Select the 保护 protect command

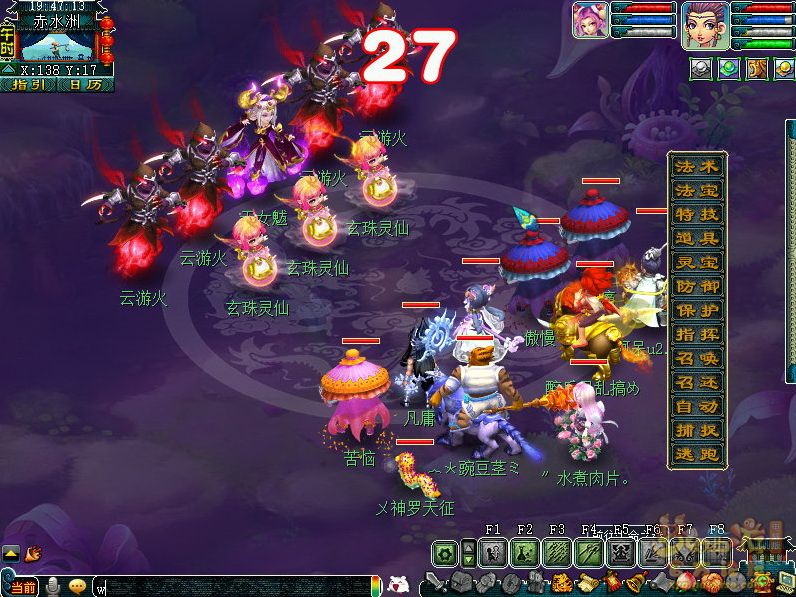698,310
